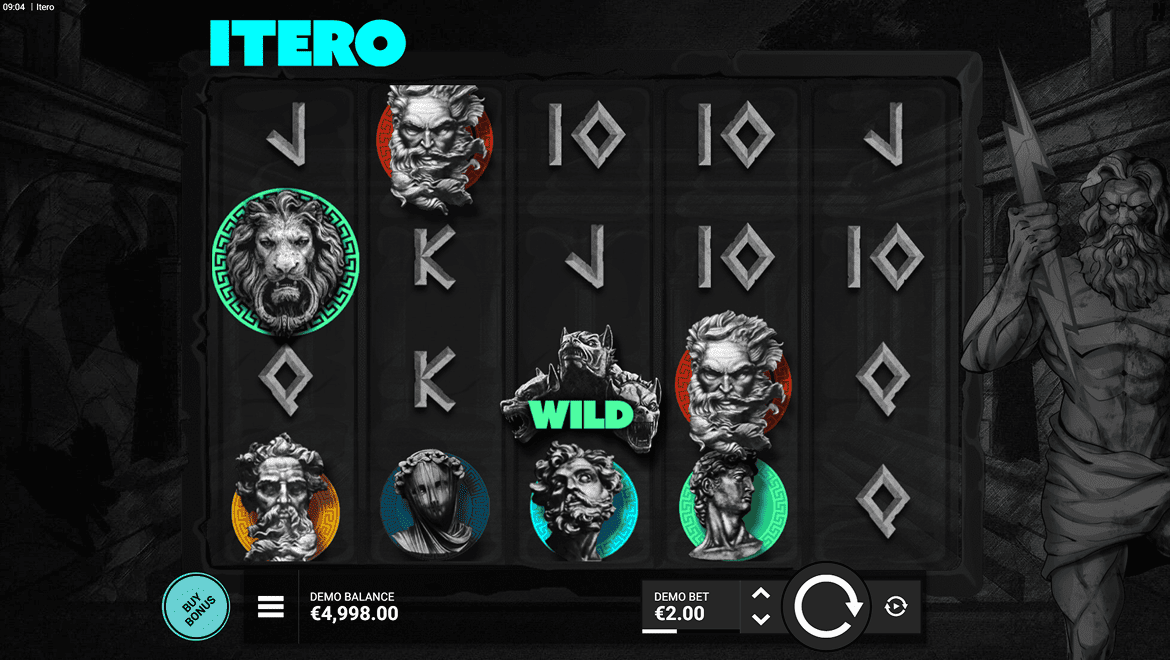This screenshot has width=1170, height=660.
Task: Increase the demo bet amount
Action: [760, 594]
